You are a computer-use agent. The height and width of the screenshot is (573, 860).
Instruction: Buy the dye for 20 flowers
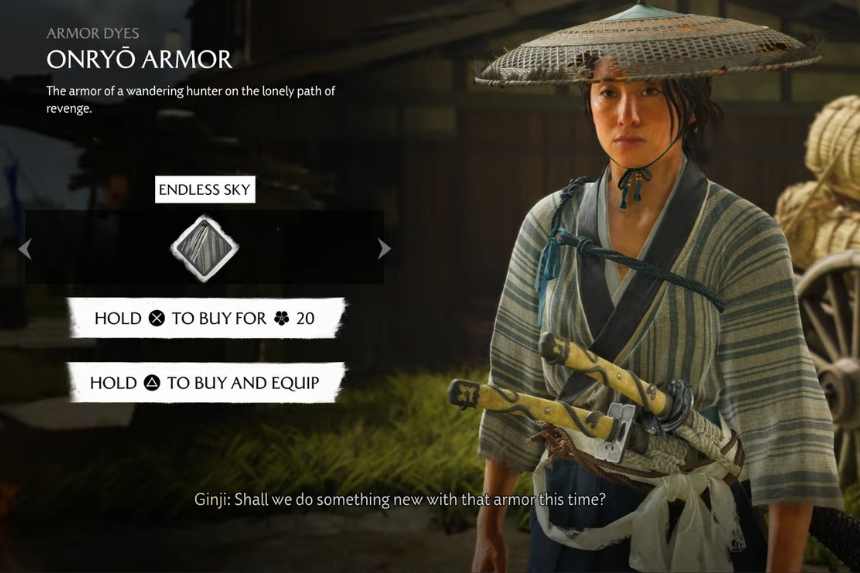point(205,318)
